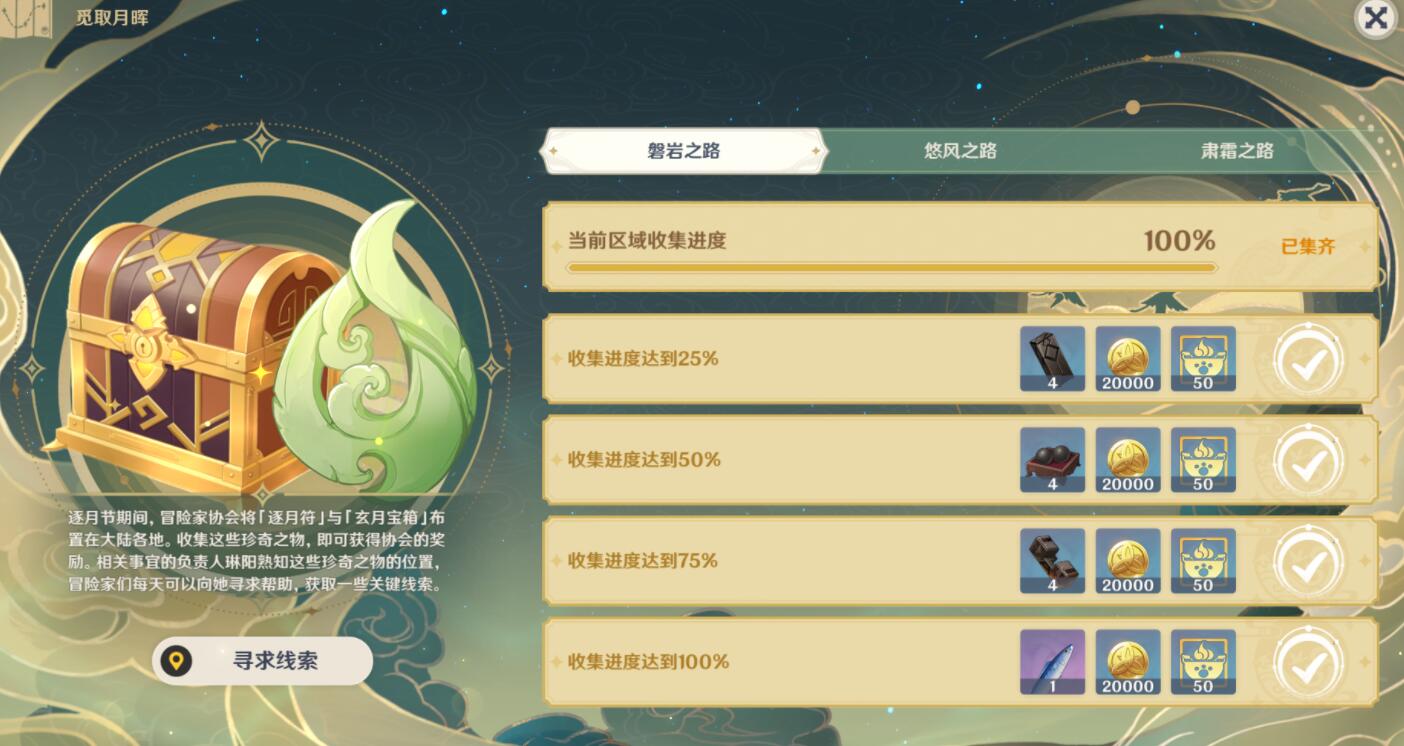This screenshot has height=746, width=1404.
Task: Click the region collection progress bar
Action: point(893,267)
